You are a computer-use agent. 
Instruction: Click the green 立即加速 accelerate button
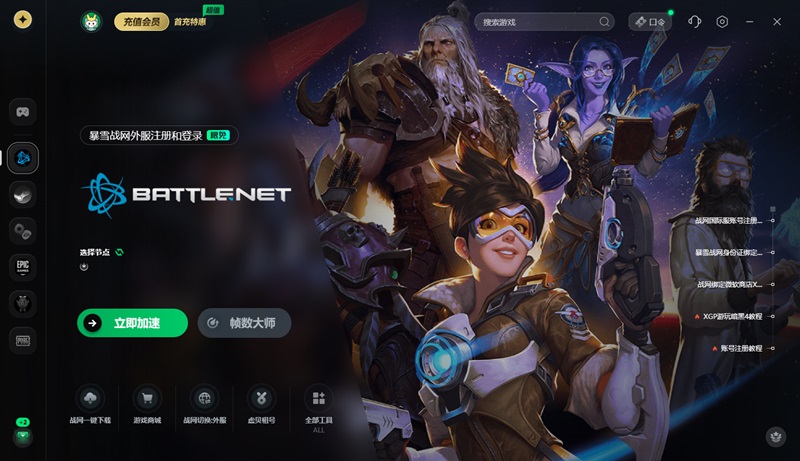pos(132,323)
